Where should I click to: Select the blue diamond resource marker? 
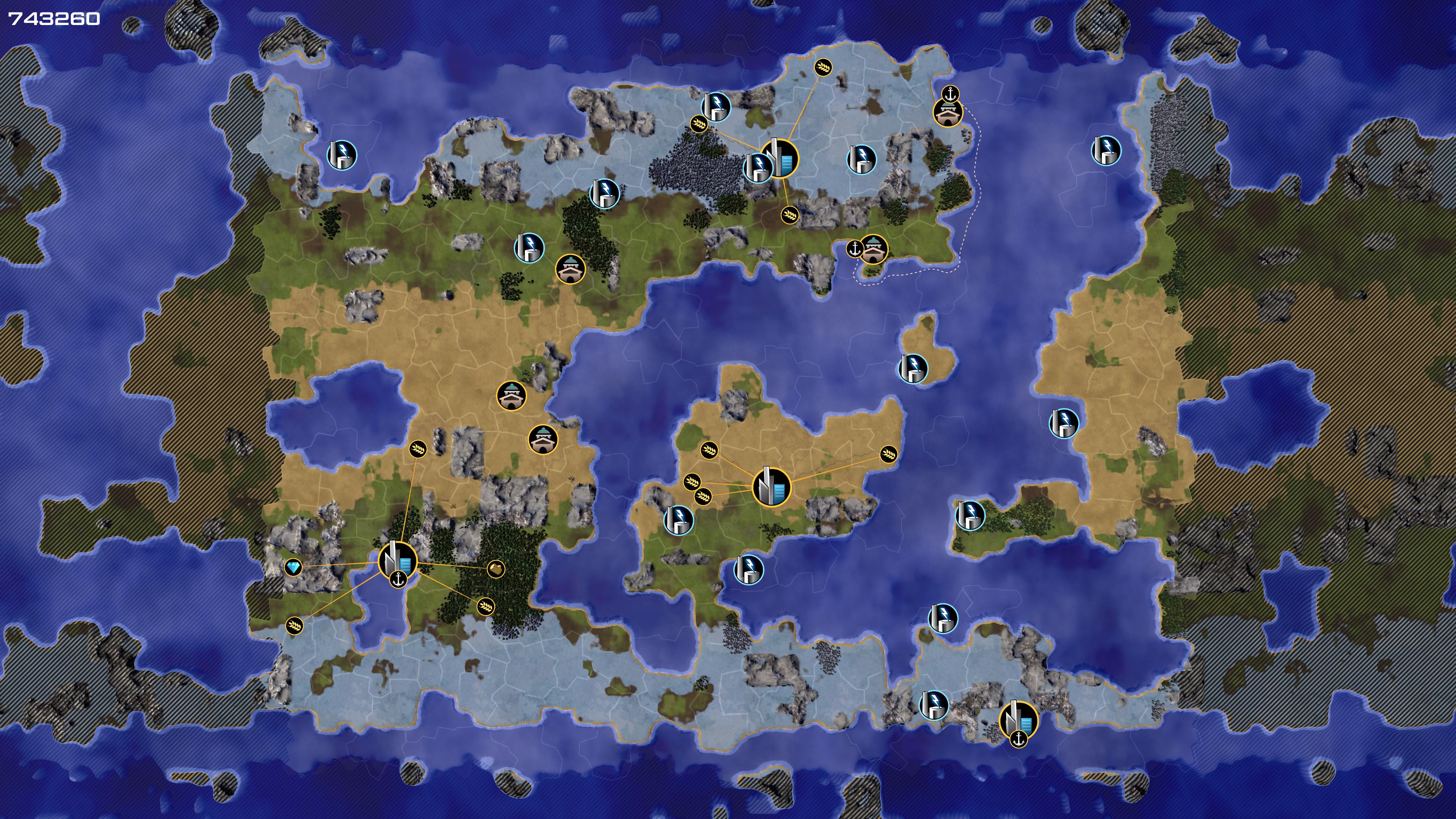pos(293,567)
